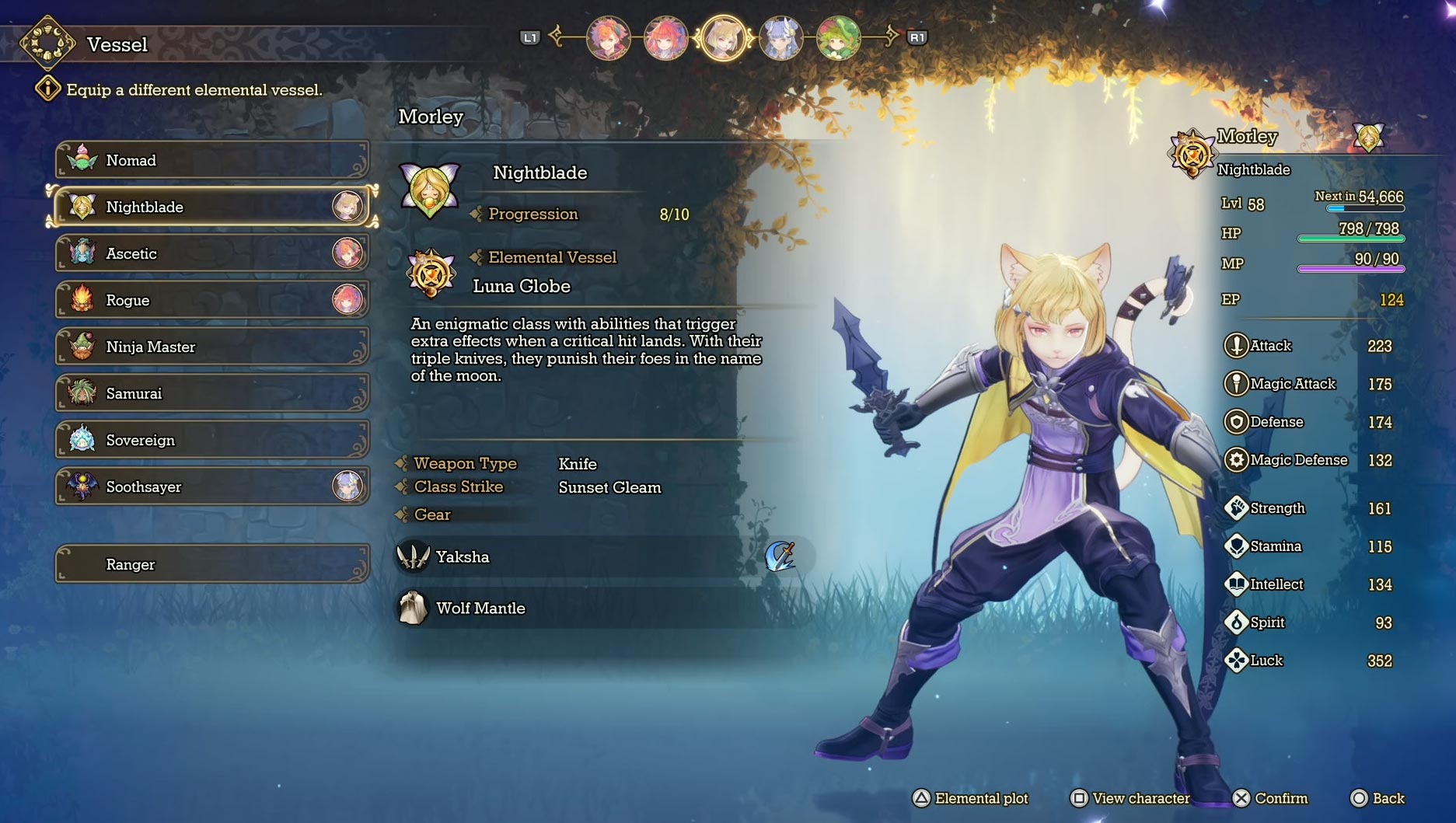Choose the Ranger class at the list bottom
The image size is (1456, 823).
pyautogui.click(x=211, y=564)
